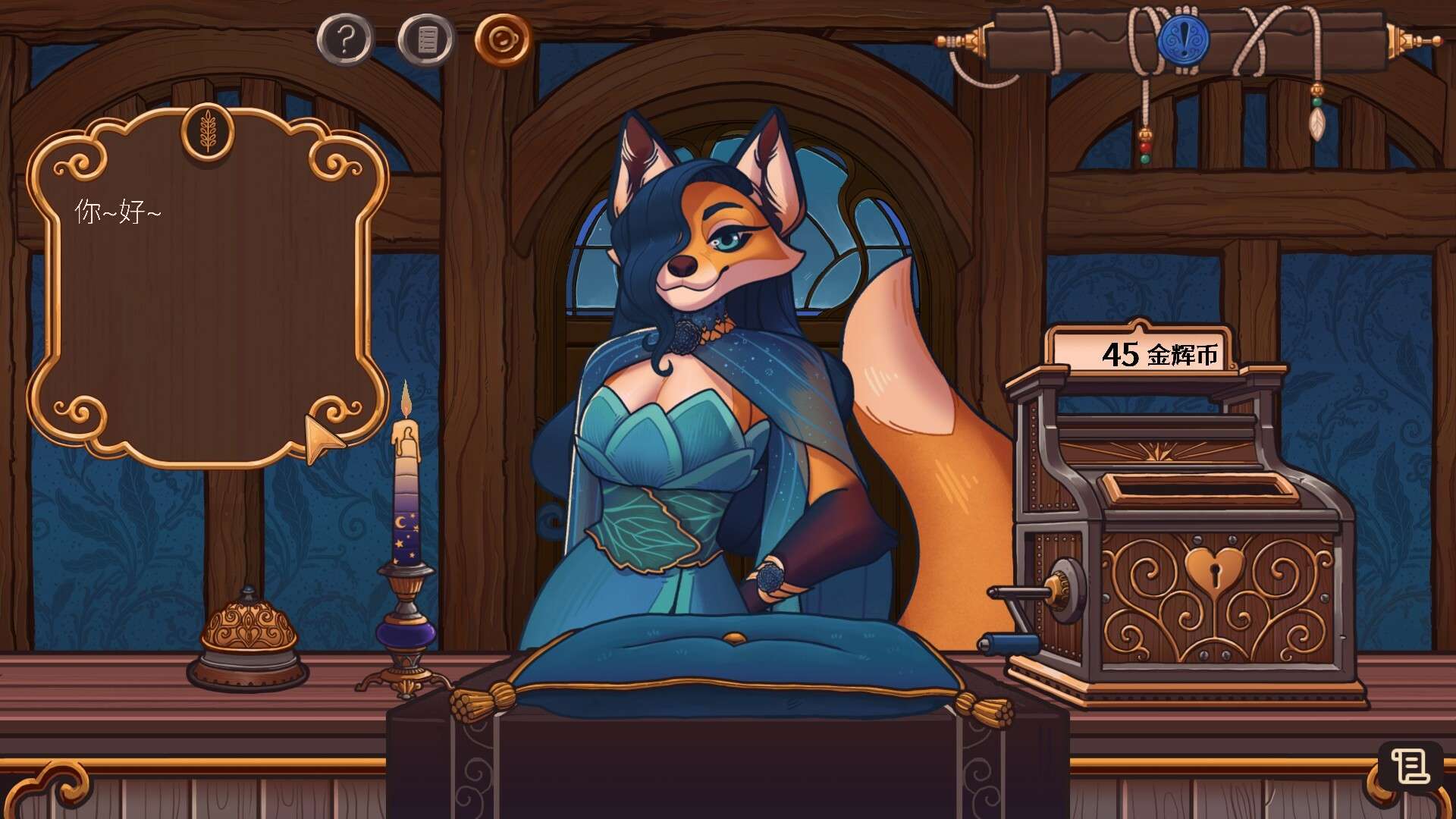
Task: Open the help question mark icon
Action: tap(345, 38)
